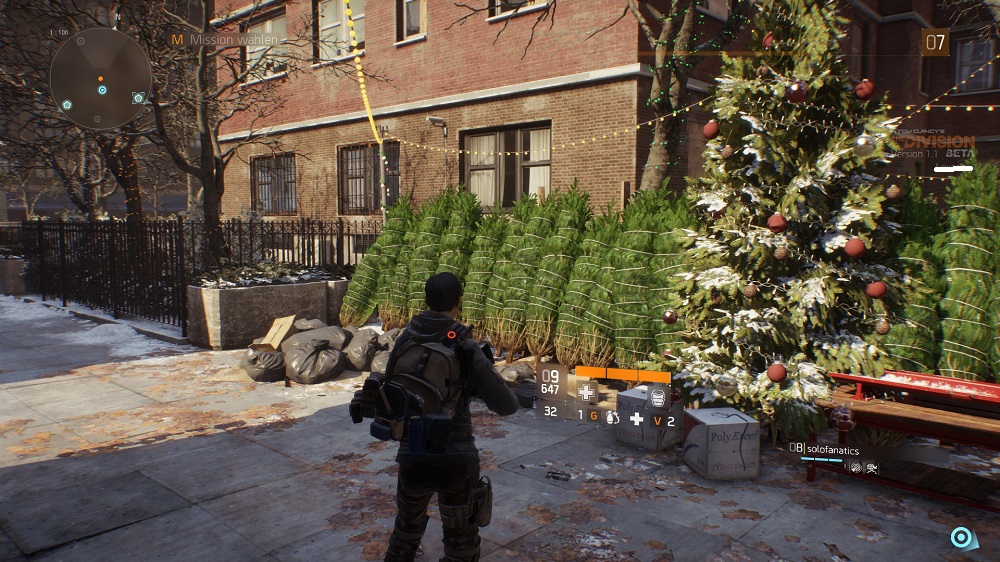
Task: Click solofanatics' skull status icon
Action: point(873,466)
